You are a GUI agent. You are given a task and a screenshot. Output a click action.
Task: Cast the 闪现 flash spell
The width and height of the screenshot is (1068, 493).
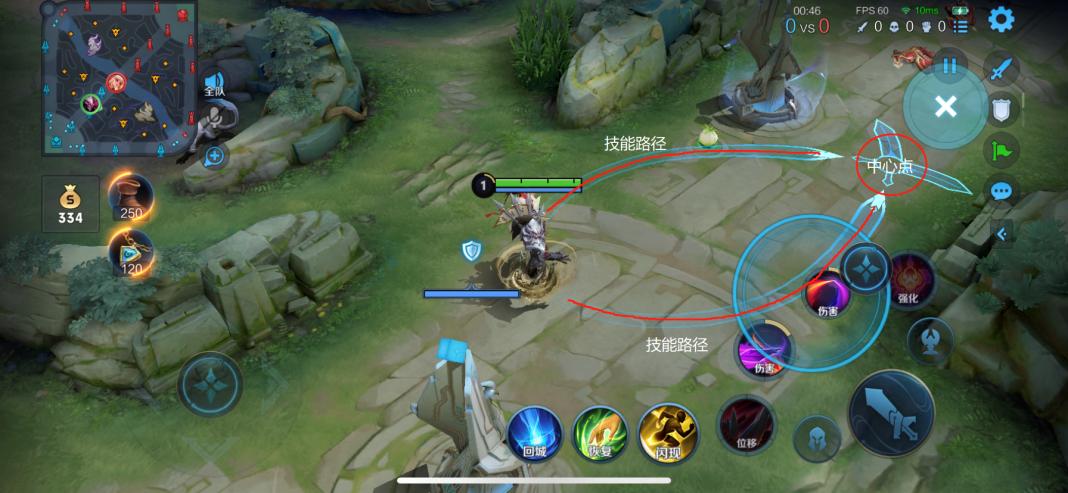click(x=667, y=432)
